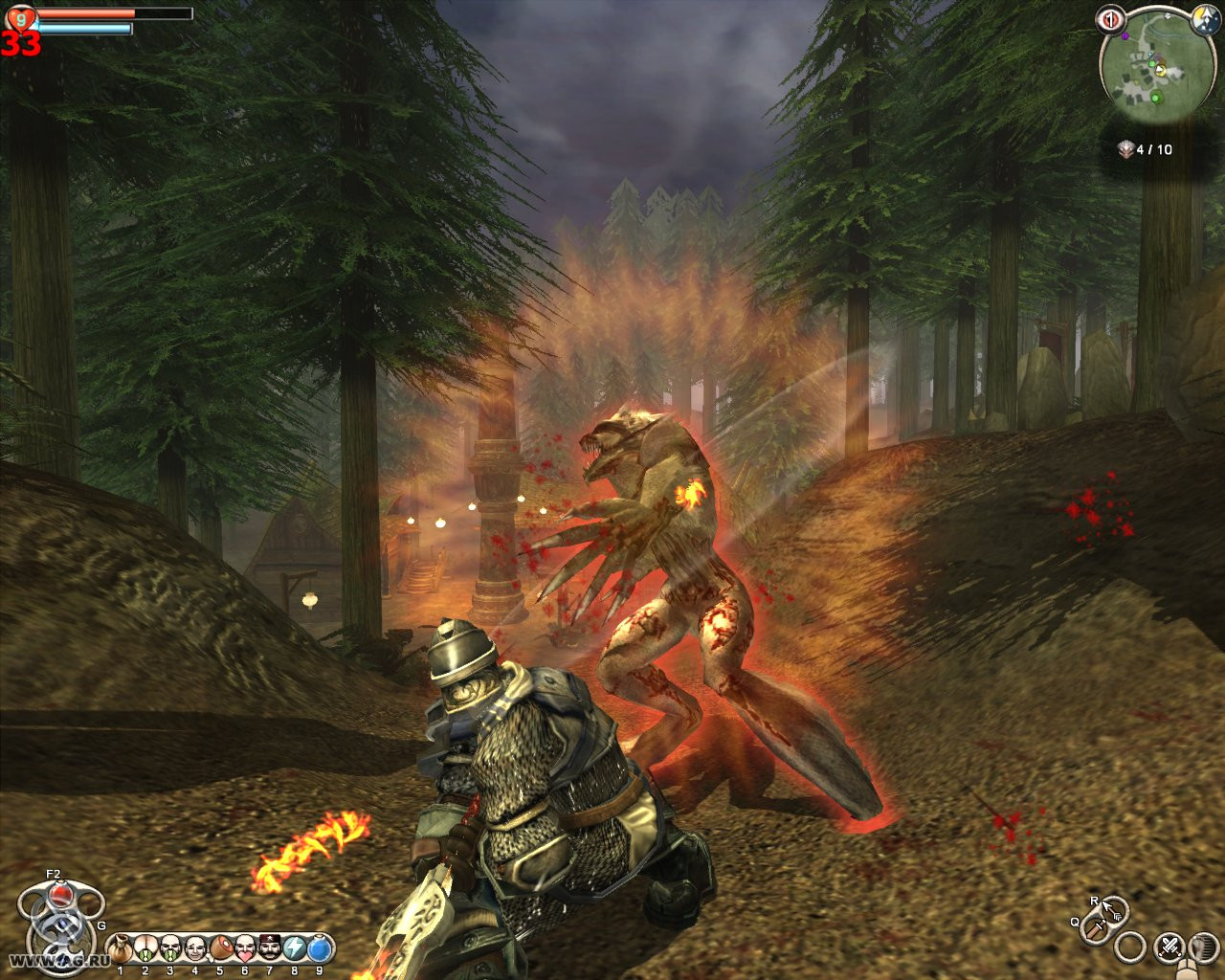Select the meat food item in slot 5

point(220,947)
